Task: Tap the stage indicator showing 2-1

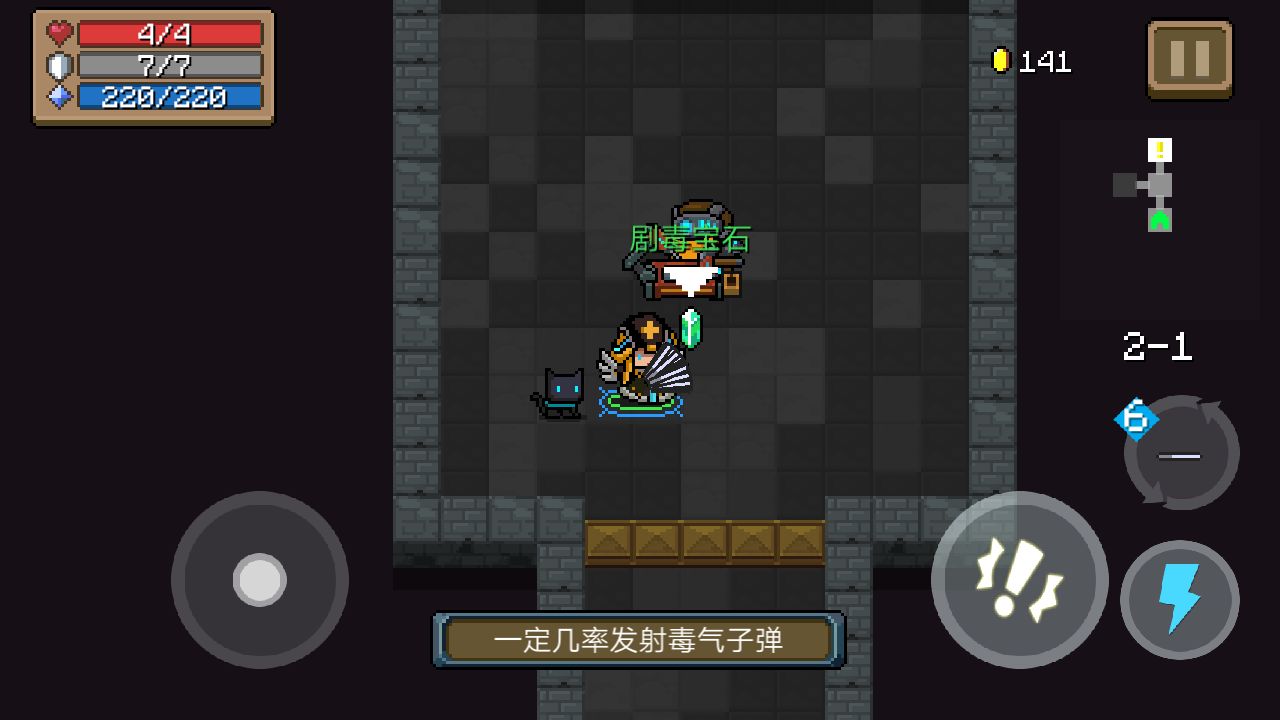Action: point(1156,347)
